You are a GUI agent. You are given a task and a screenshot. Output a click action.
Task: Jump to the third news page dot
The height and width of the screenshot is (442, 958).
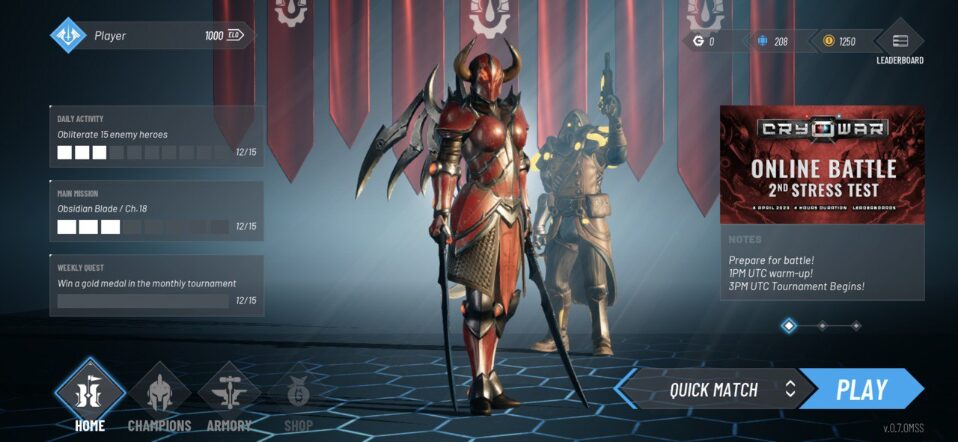point(855,325)
